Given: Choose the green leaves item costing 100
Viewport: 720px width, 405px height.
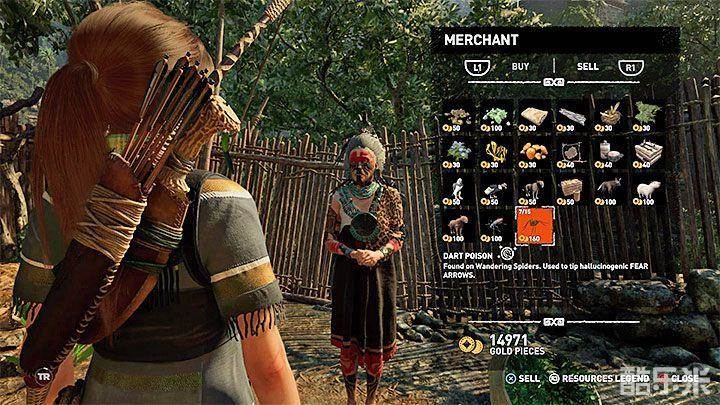Looking at the screenshot, I should (495, 113).
